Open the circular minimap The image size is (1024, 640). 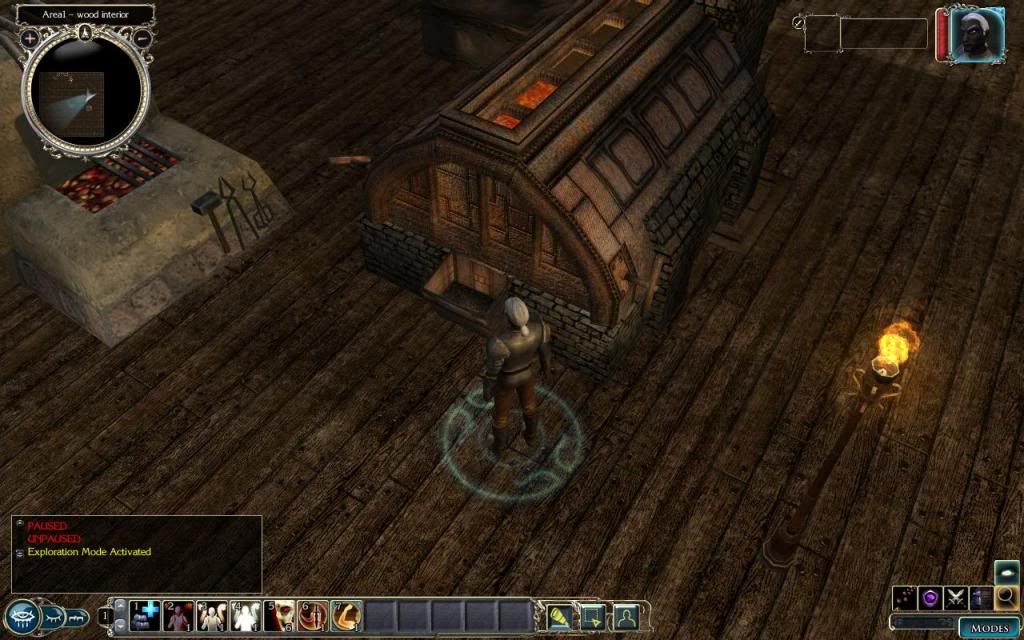tap(85, 92)
